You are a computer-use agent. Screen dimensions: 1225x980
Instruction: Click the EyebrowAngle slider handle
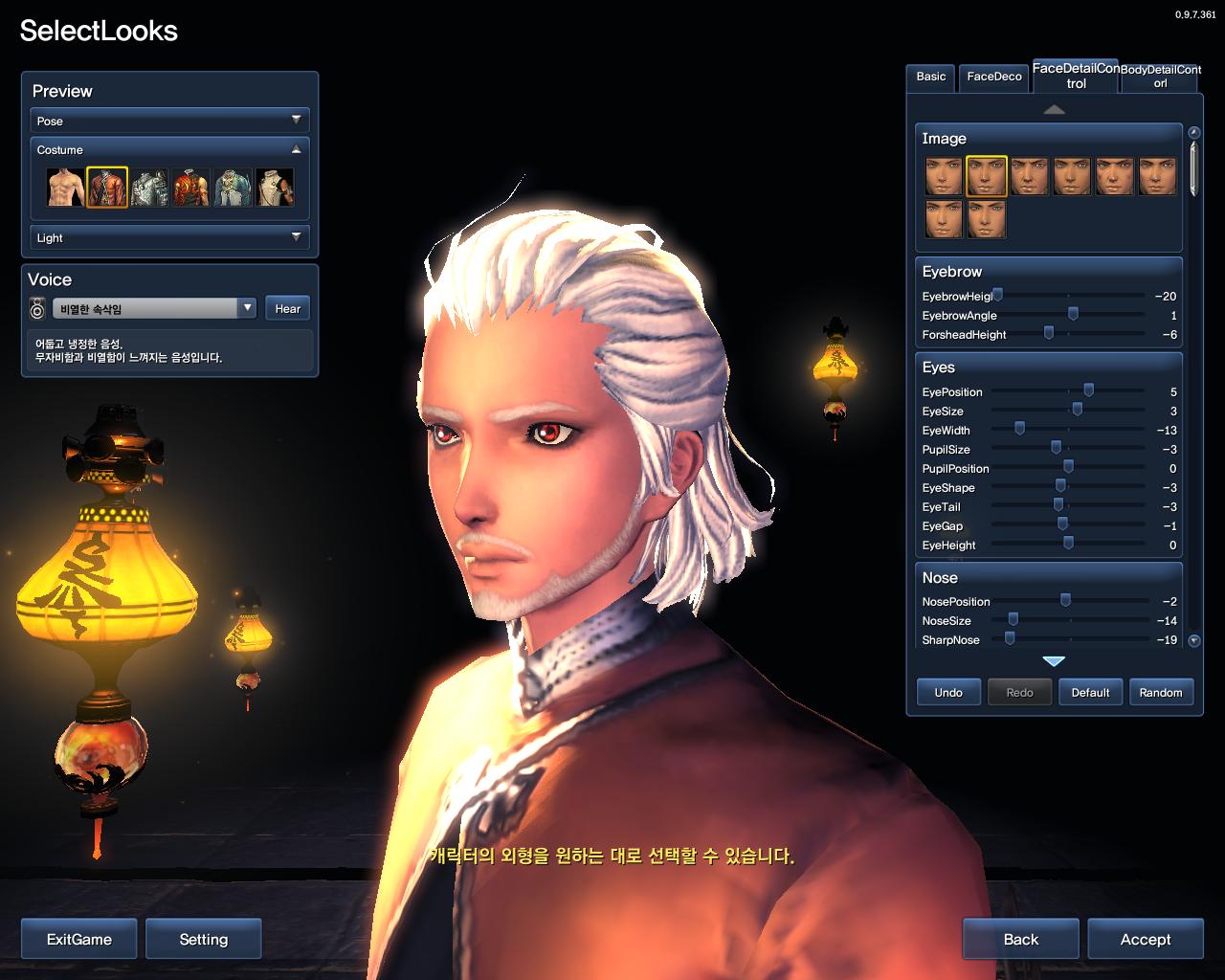click(x=1073, y=314)
